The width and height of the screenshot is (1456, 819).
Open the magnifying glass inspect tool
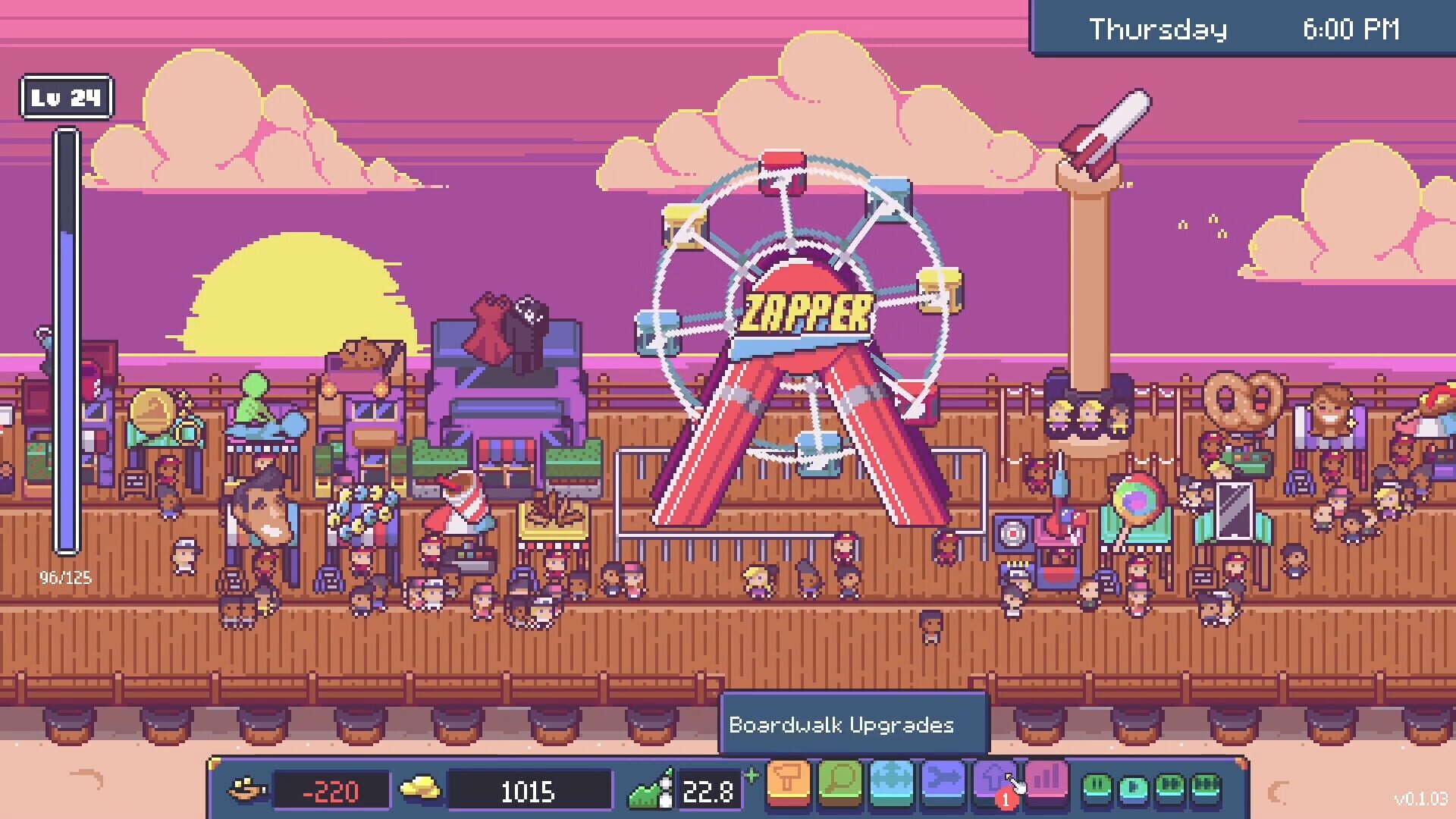pyautogui.click(x=839, y=781)
